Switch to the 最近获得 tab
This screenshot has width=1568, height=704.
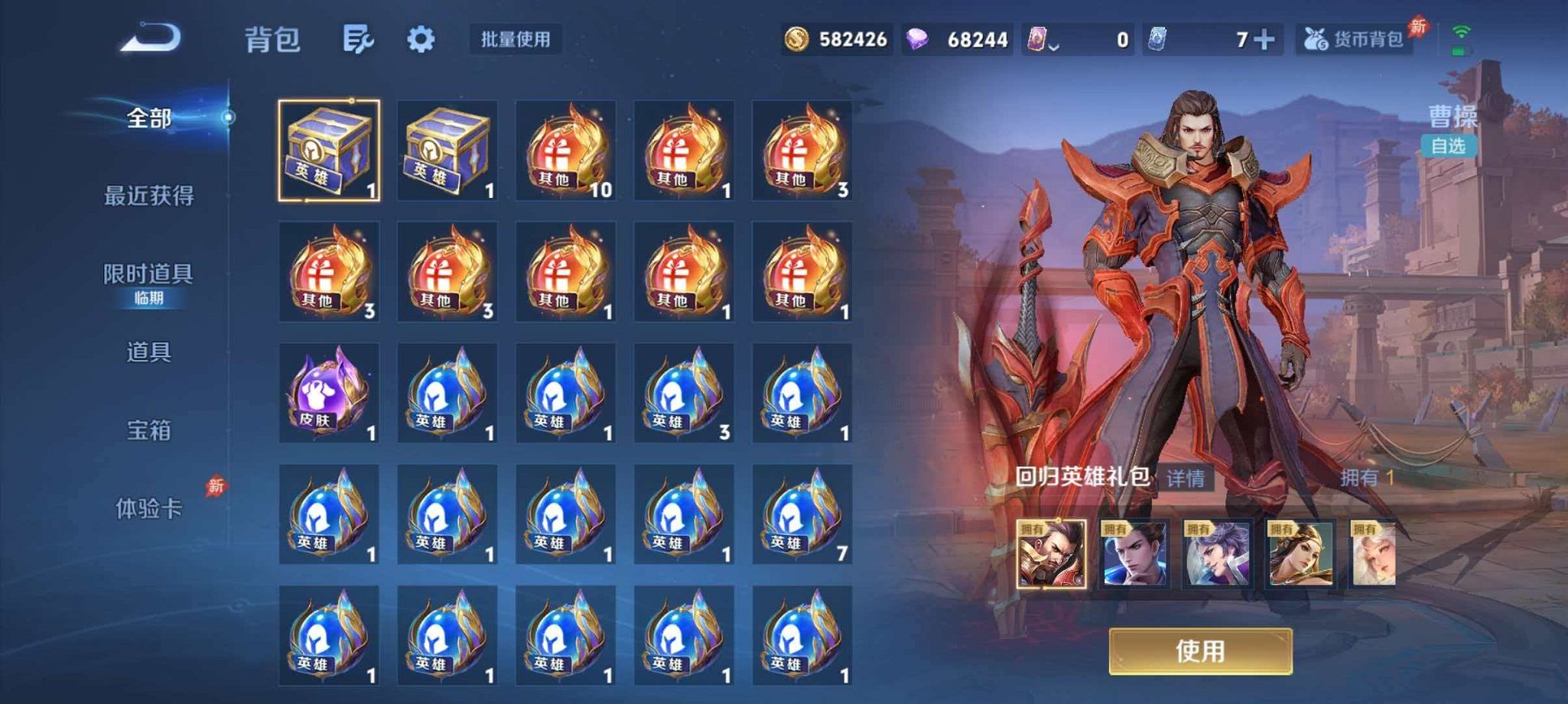150,194
